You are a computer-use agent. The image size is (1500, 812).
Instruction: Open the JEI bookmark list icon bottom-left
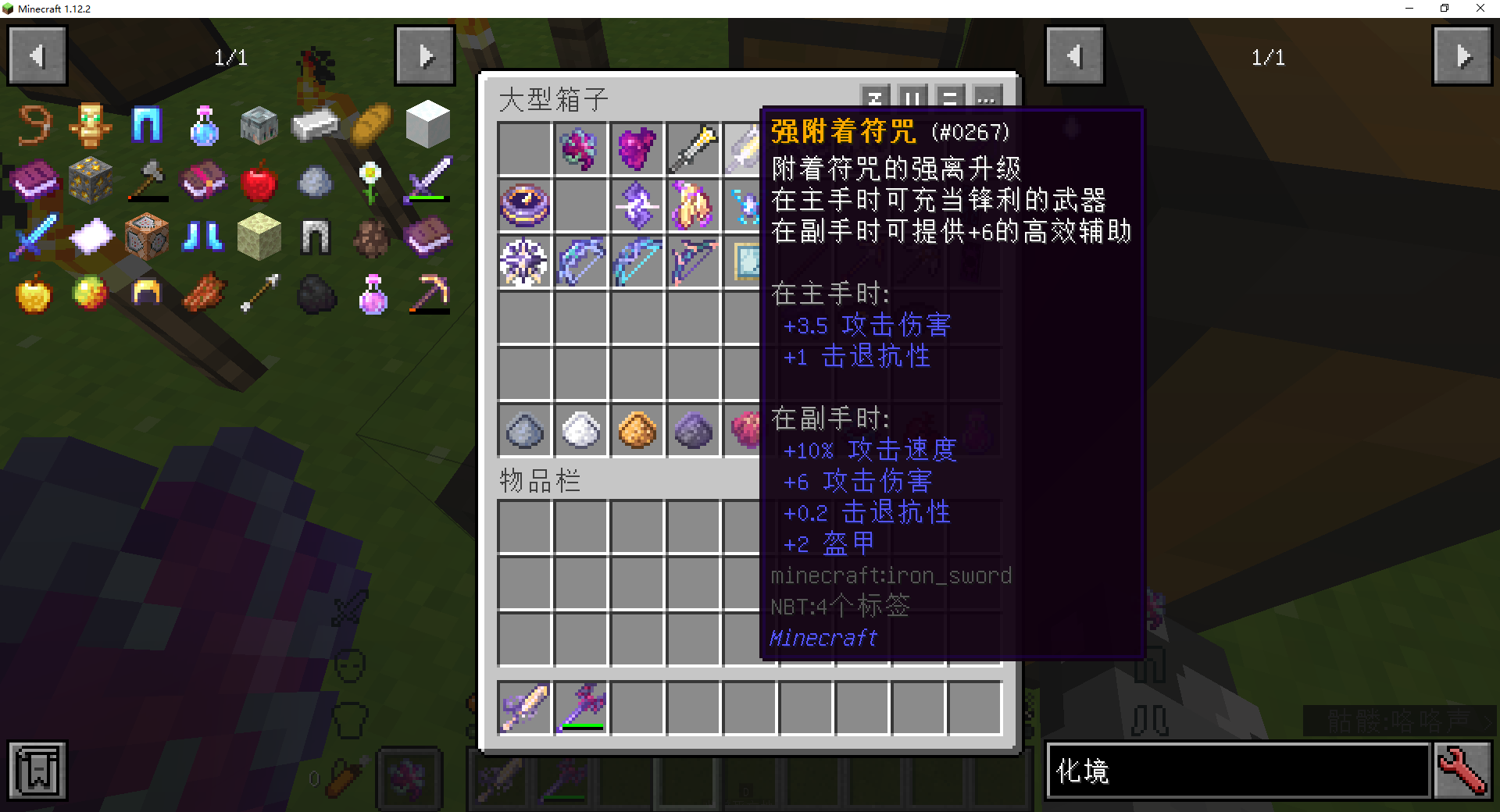pos(37,771)
